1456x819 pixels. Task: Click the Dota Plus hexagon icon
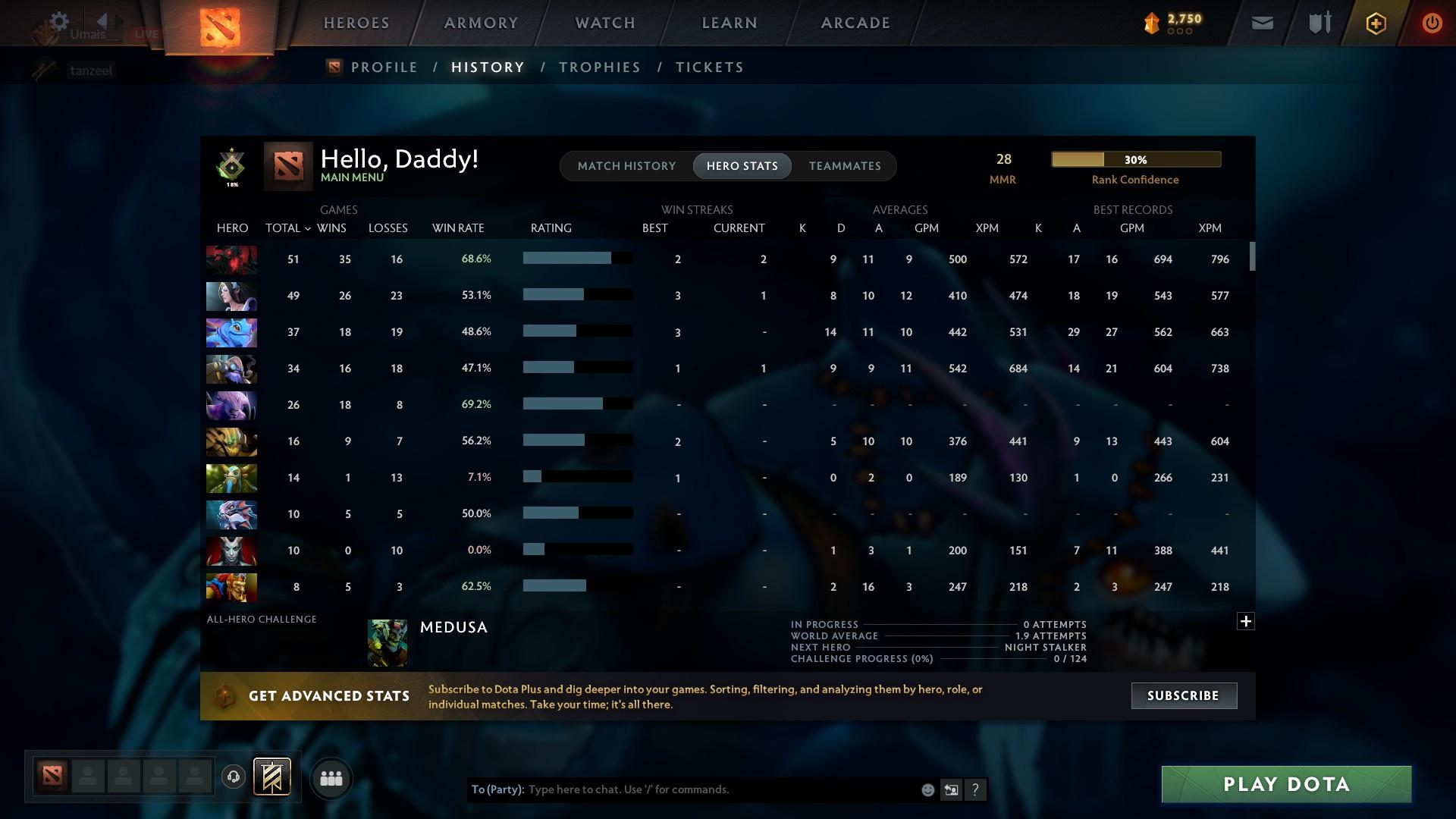pos(1375,23)
